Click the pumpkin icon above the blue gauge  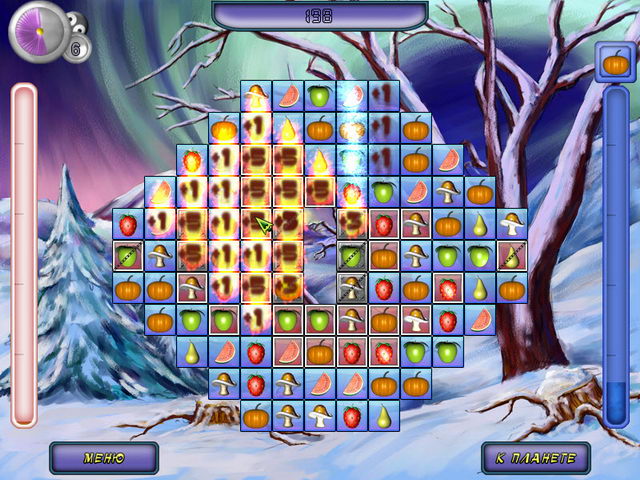(617, 65)
